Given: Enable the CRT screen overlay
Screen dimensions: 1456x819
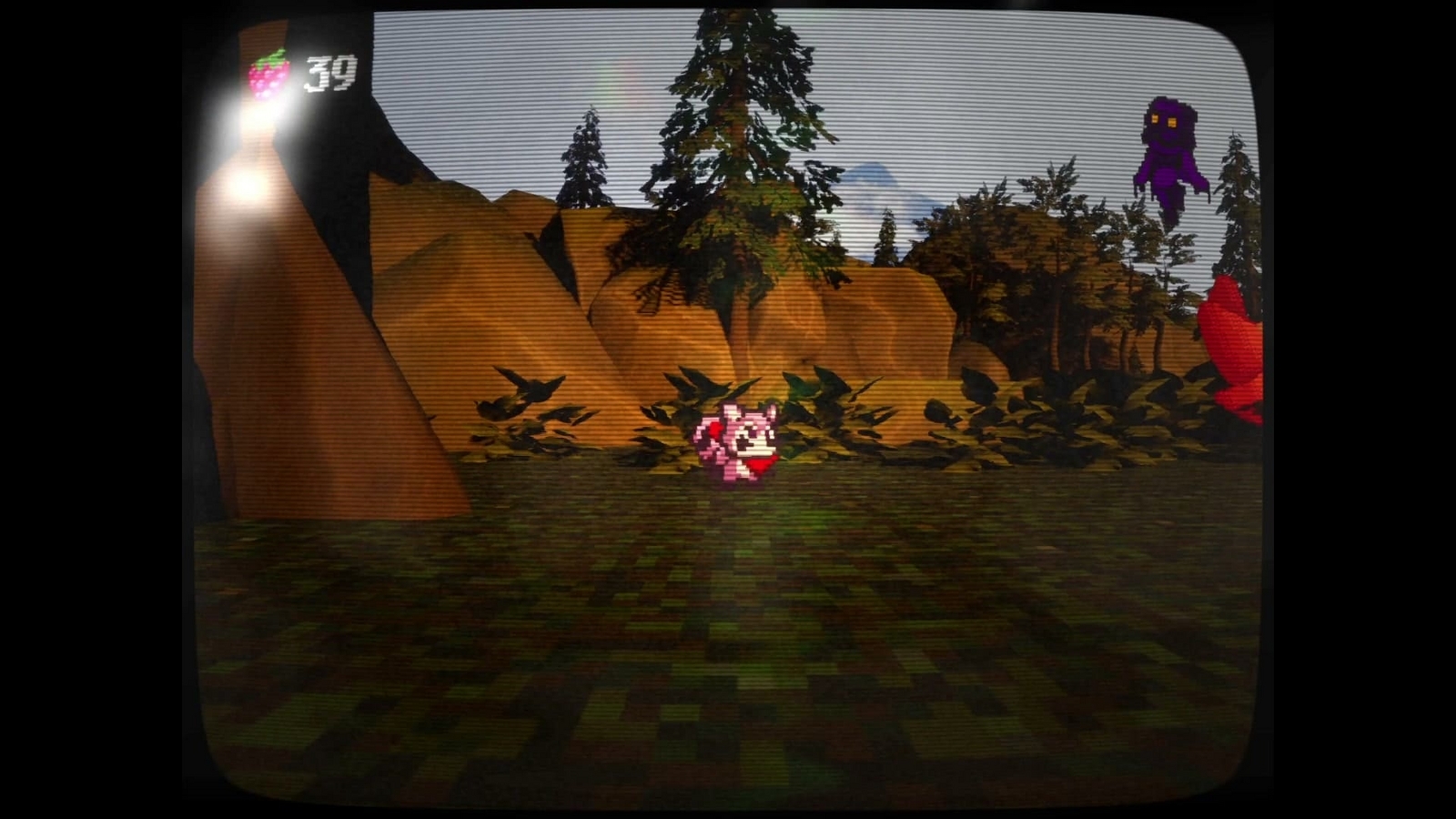Looking at the screenshot, I should coord(728,409).
